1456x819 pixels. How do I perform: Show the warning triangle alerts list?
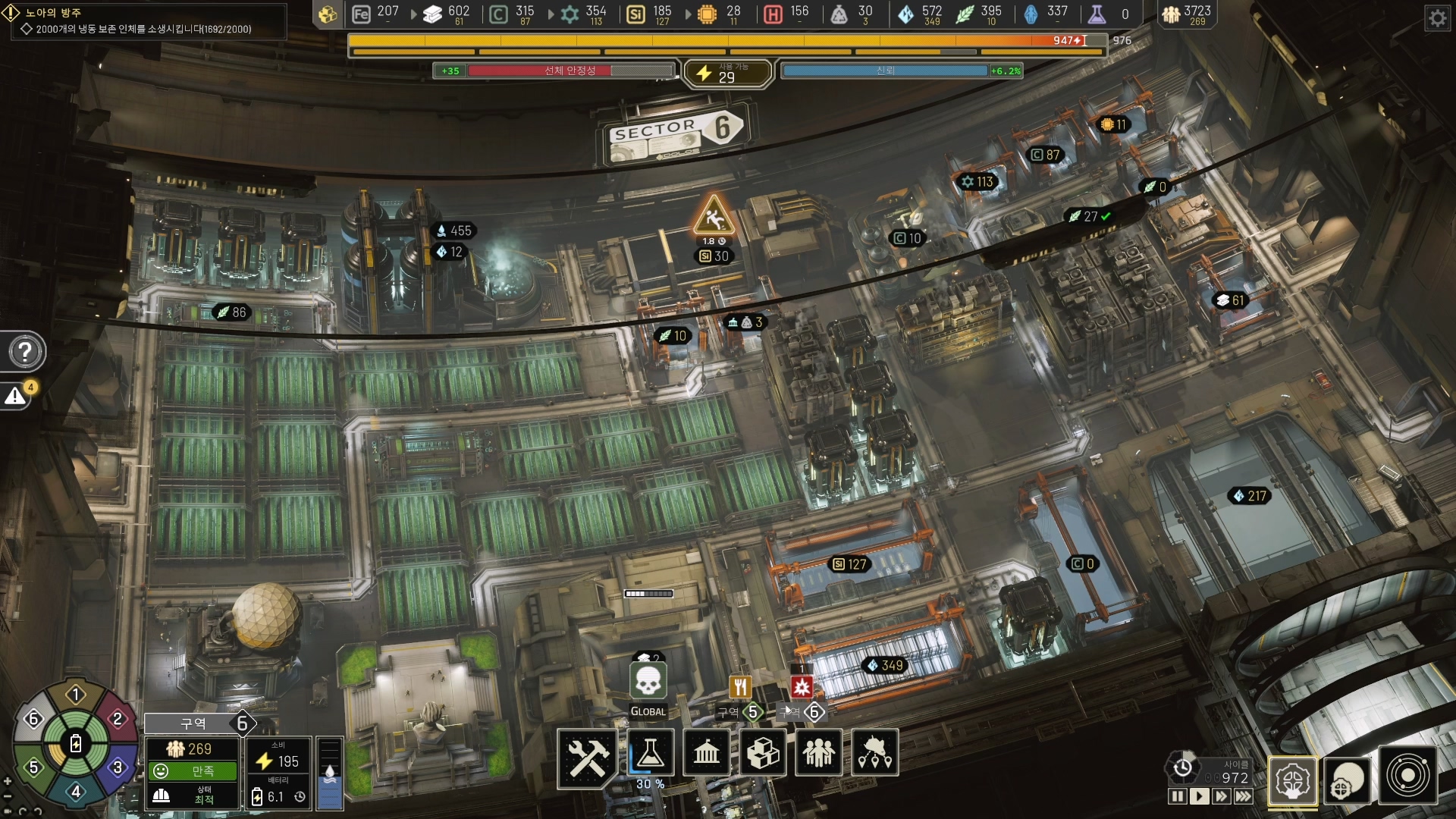click(x=16, y=396)
